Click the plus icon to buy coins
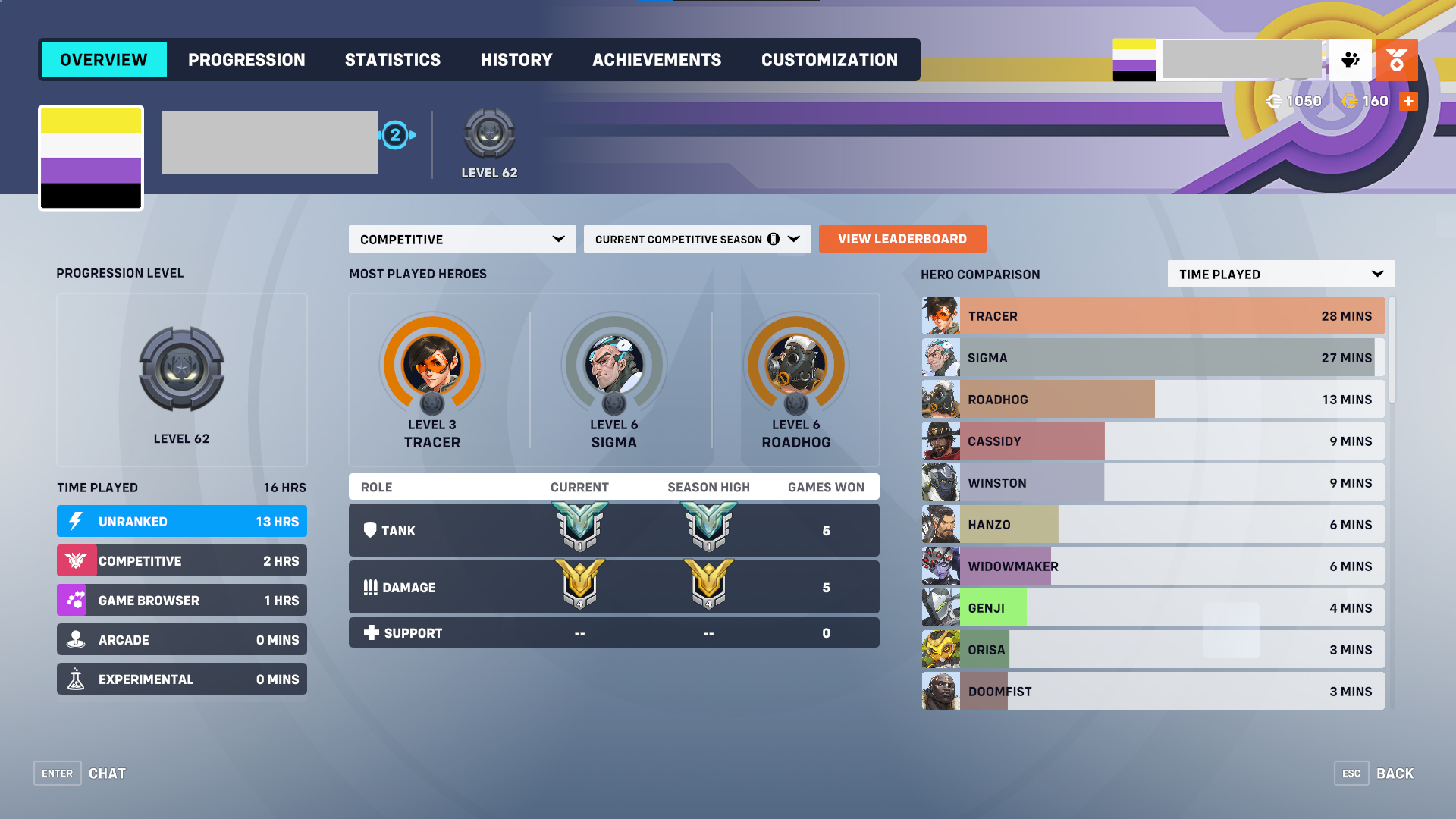The image size is (1456, 819). [1408, 100]
